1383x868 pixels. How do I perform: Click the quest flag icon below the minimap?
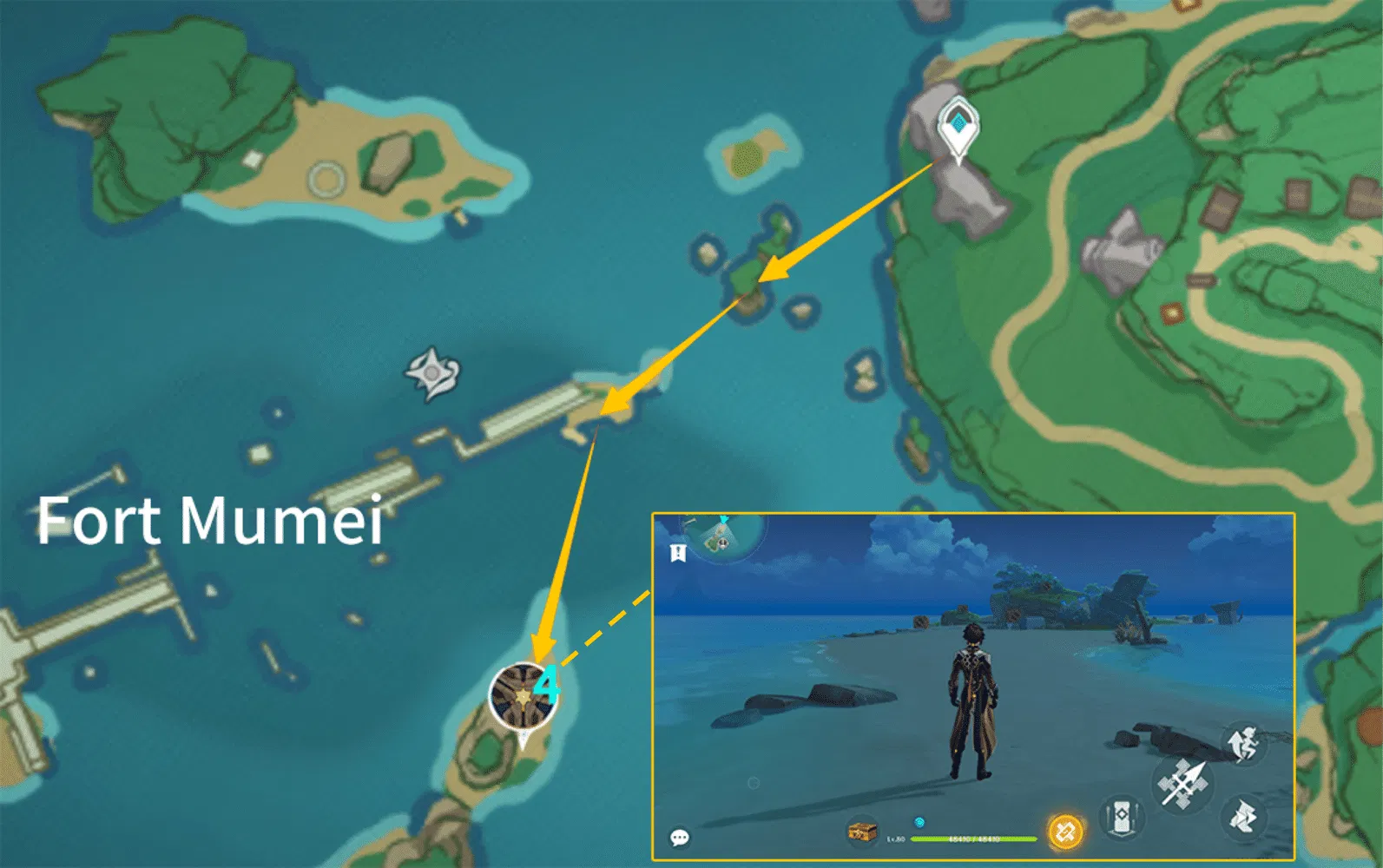coord(676,555)
